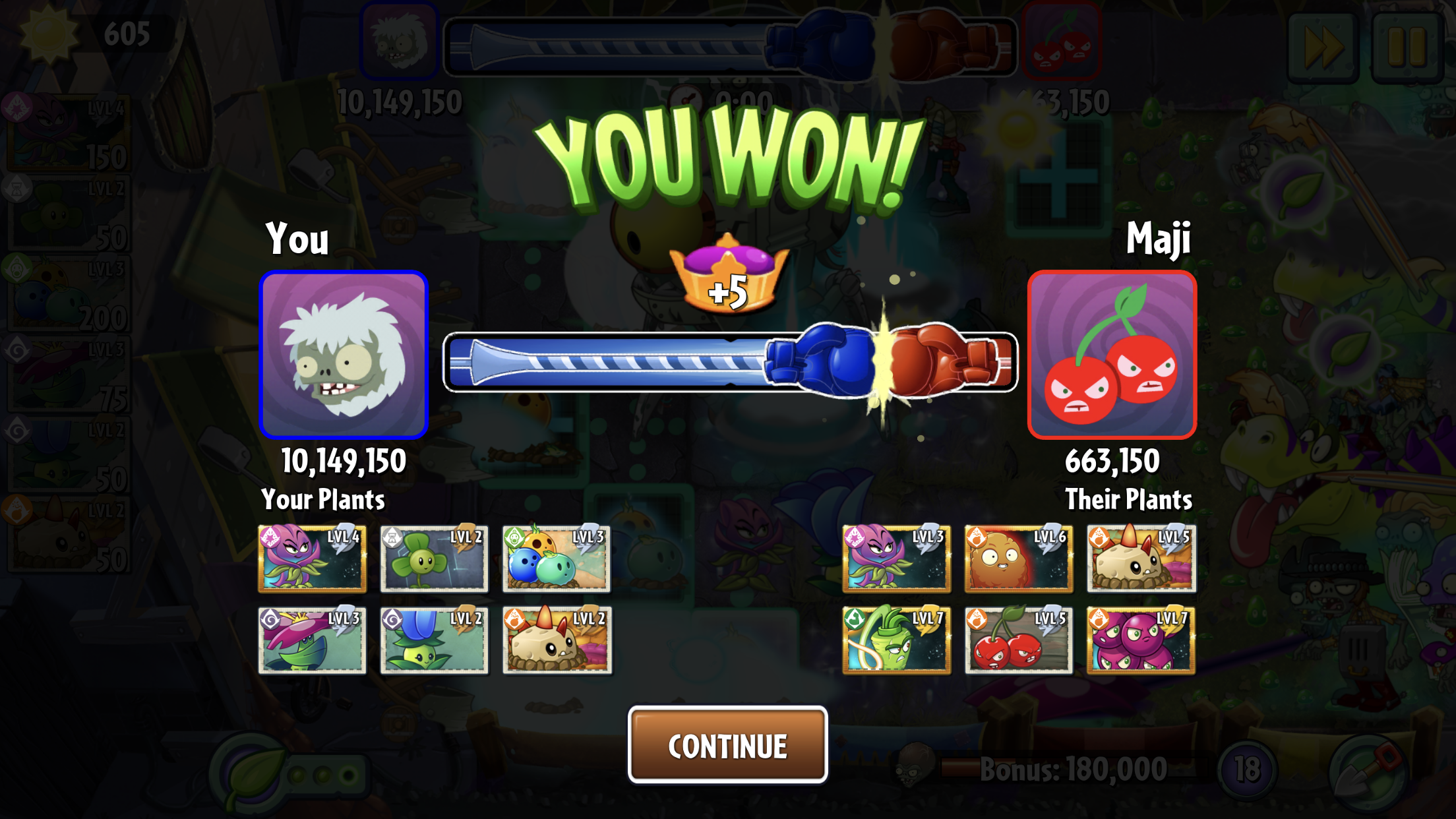
Task: Choose your LVL 2 Blover clover card
Action: coord(434,559)
